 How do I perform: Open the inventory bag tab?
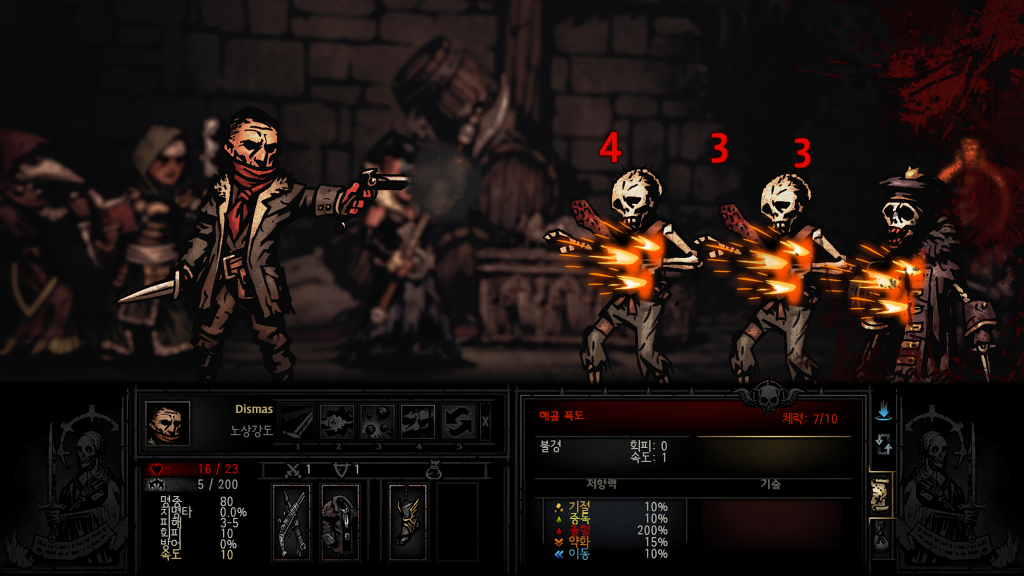tap(881, 538)
